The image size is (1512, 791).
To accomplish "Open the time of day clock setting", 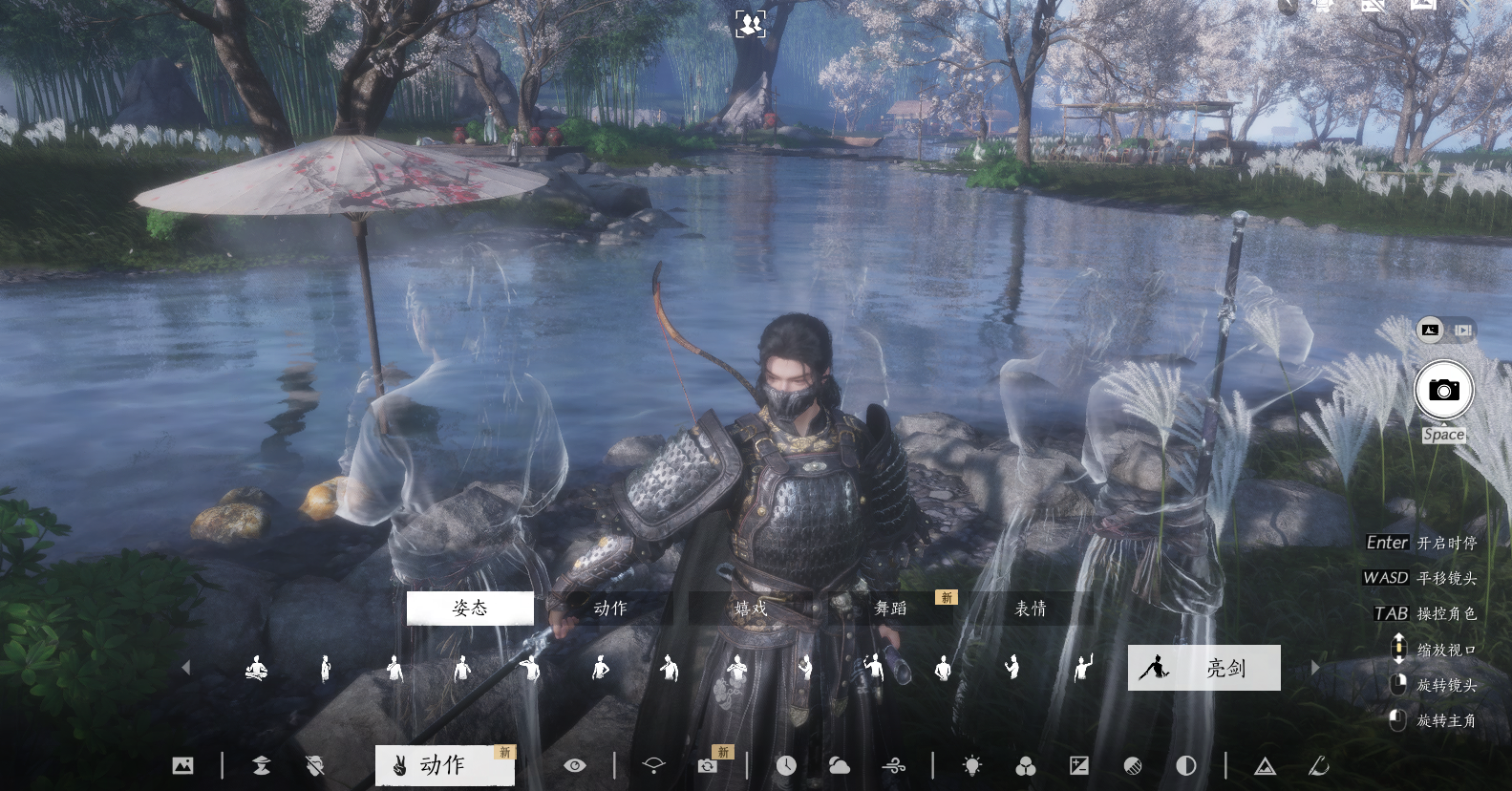I will pyautogui.click(x=786, y=765).
